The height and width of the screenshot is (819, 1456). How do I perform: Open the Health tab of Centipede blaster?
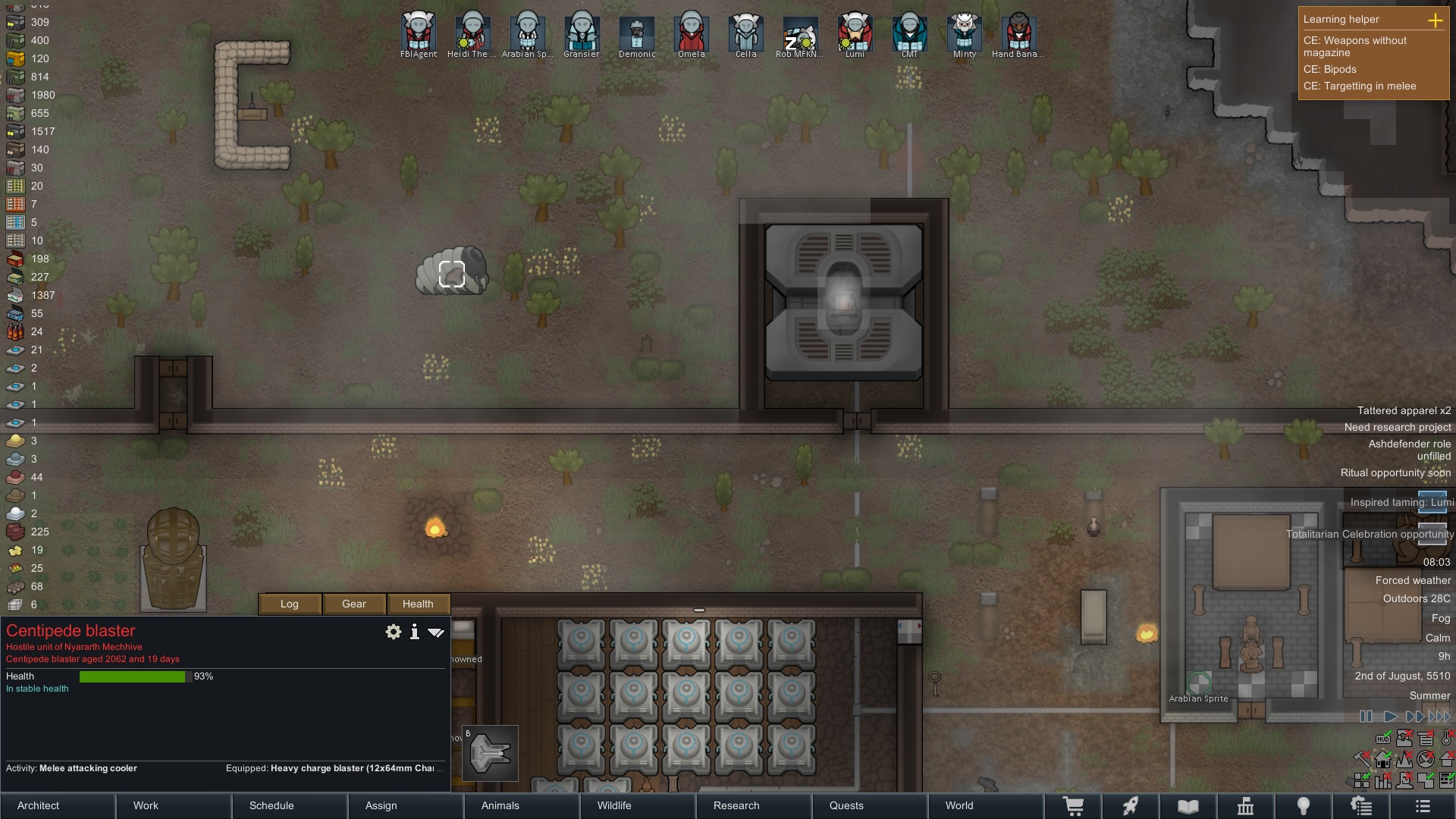(418, 604)
